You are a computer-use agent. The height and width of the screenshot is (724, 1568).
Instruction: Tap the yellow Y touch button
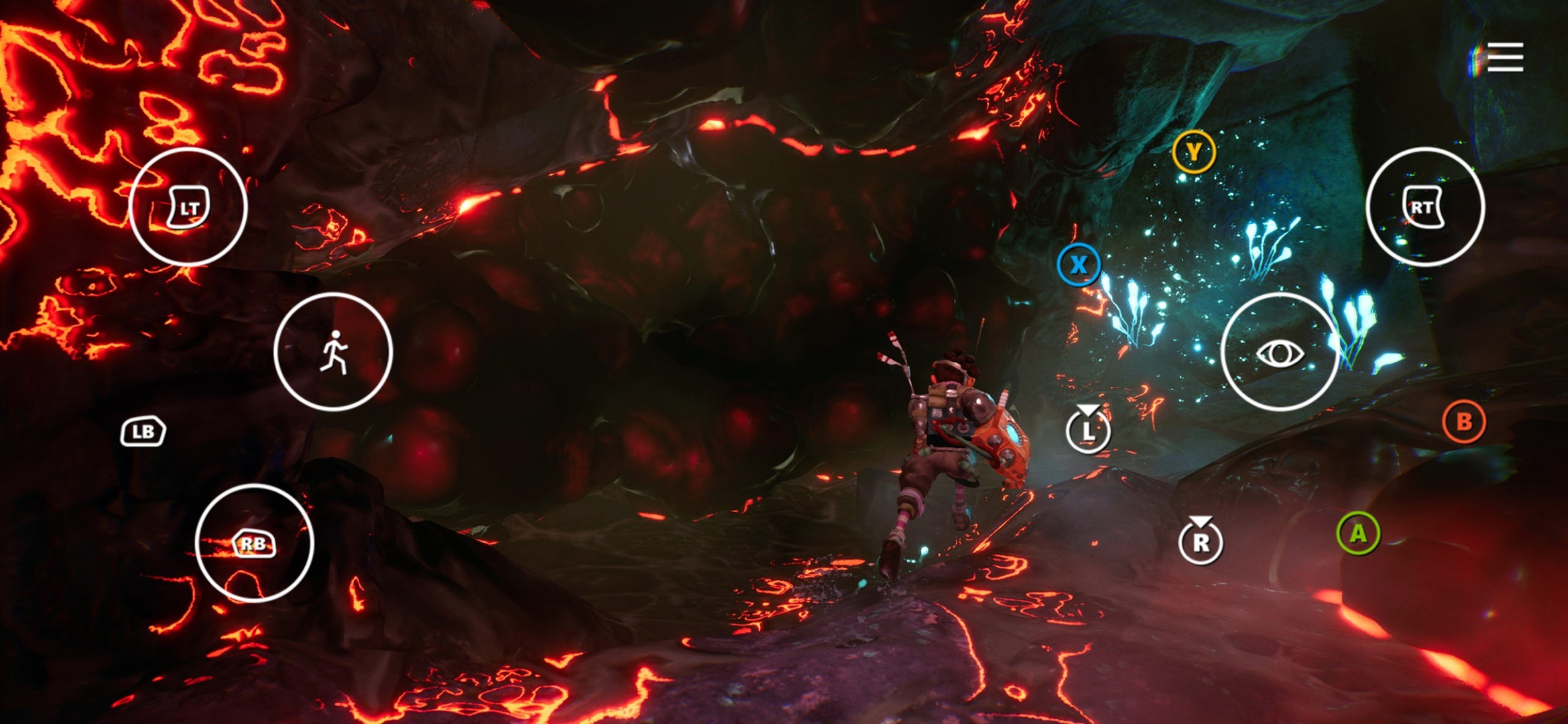pos(1194,152)
